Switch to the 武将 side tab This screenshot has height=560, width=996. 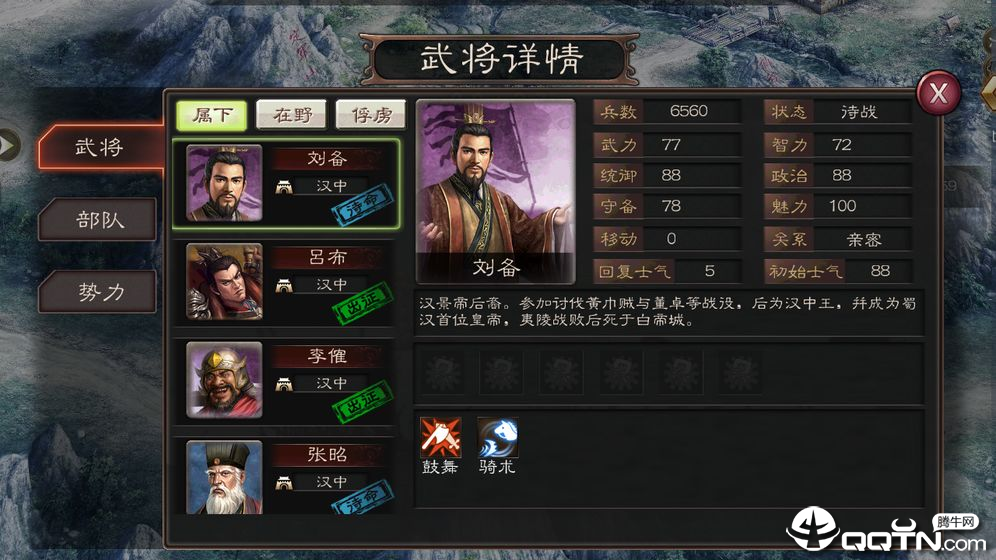pyautogui.click(x=98, y=147)
